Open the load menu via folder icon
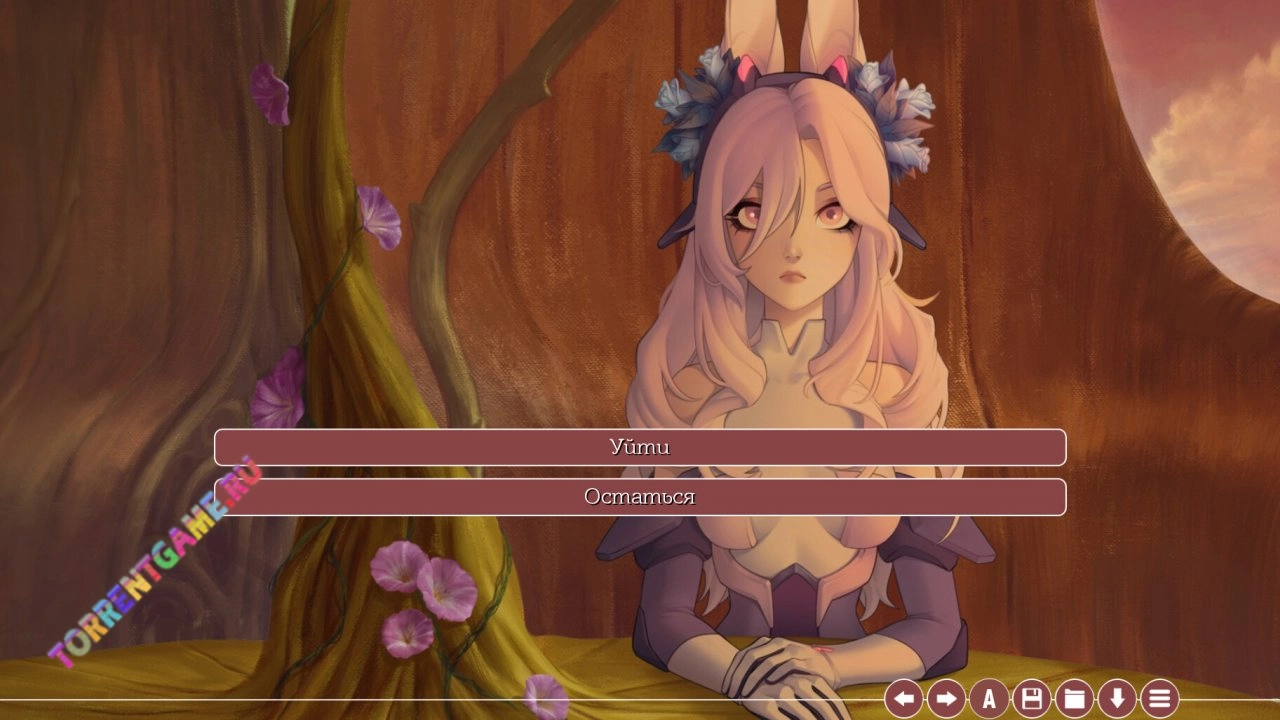 [1074, 698]
